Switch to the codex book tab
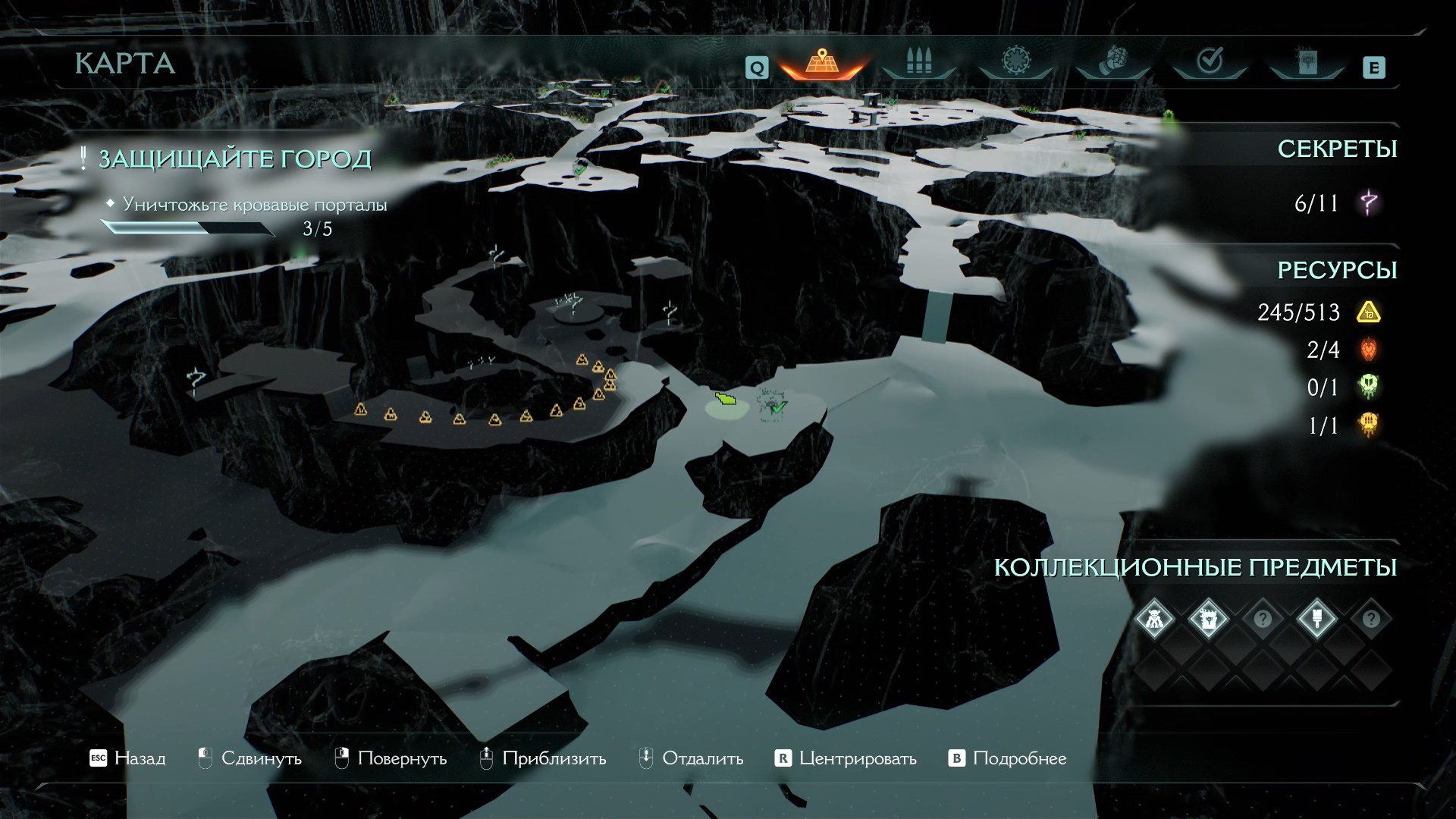The height and width of the screenshot is (819, 1456). pyautogui.click(x=1306, y=64)
